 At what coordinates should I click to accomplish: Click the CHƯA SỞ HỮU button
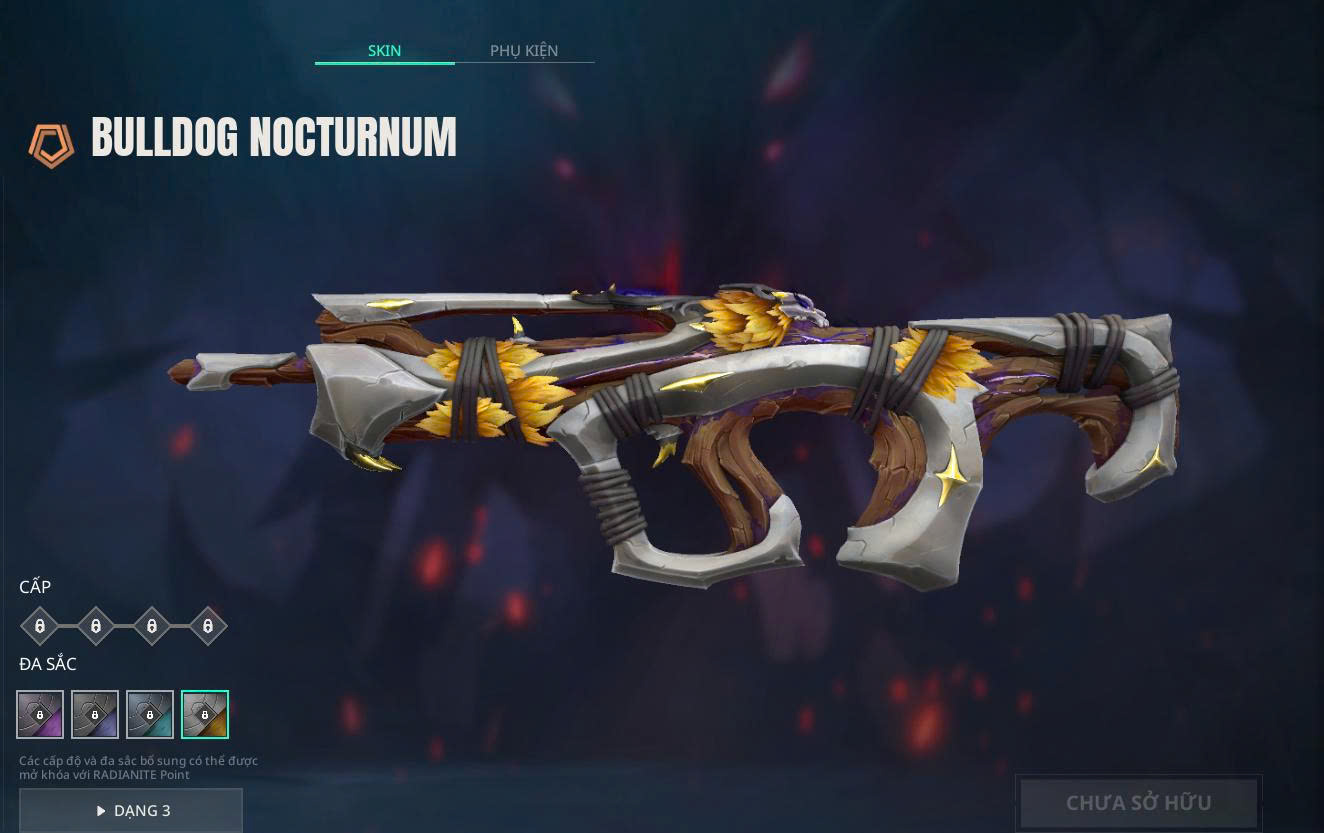pyautogui.click(x=1138, y=803)
